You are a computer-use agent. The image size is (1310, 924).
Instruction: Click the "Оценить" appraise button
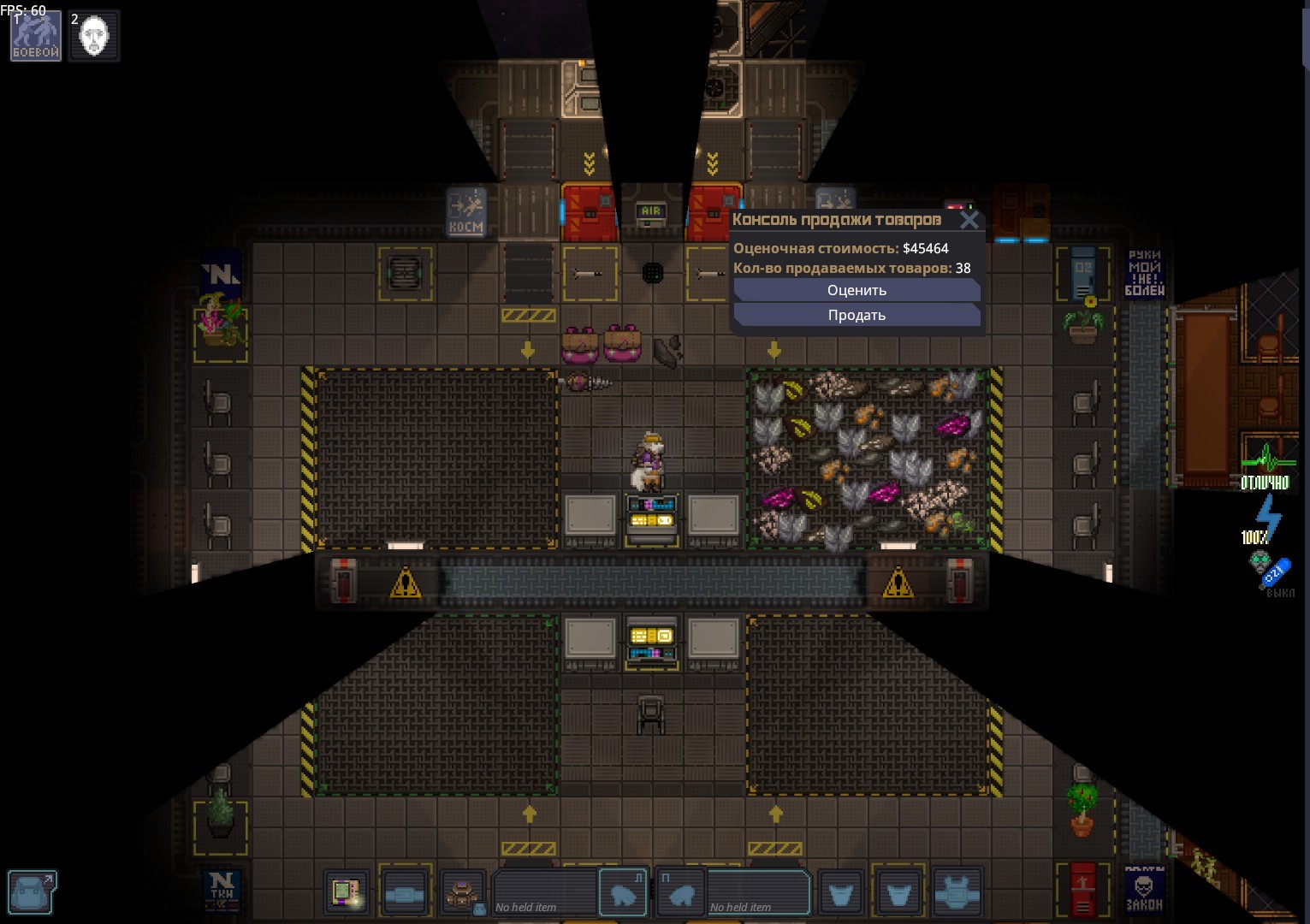coord(857,291)
